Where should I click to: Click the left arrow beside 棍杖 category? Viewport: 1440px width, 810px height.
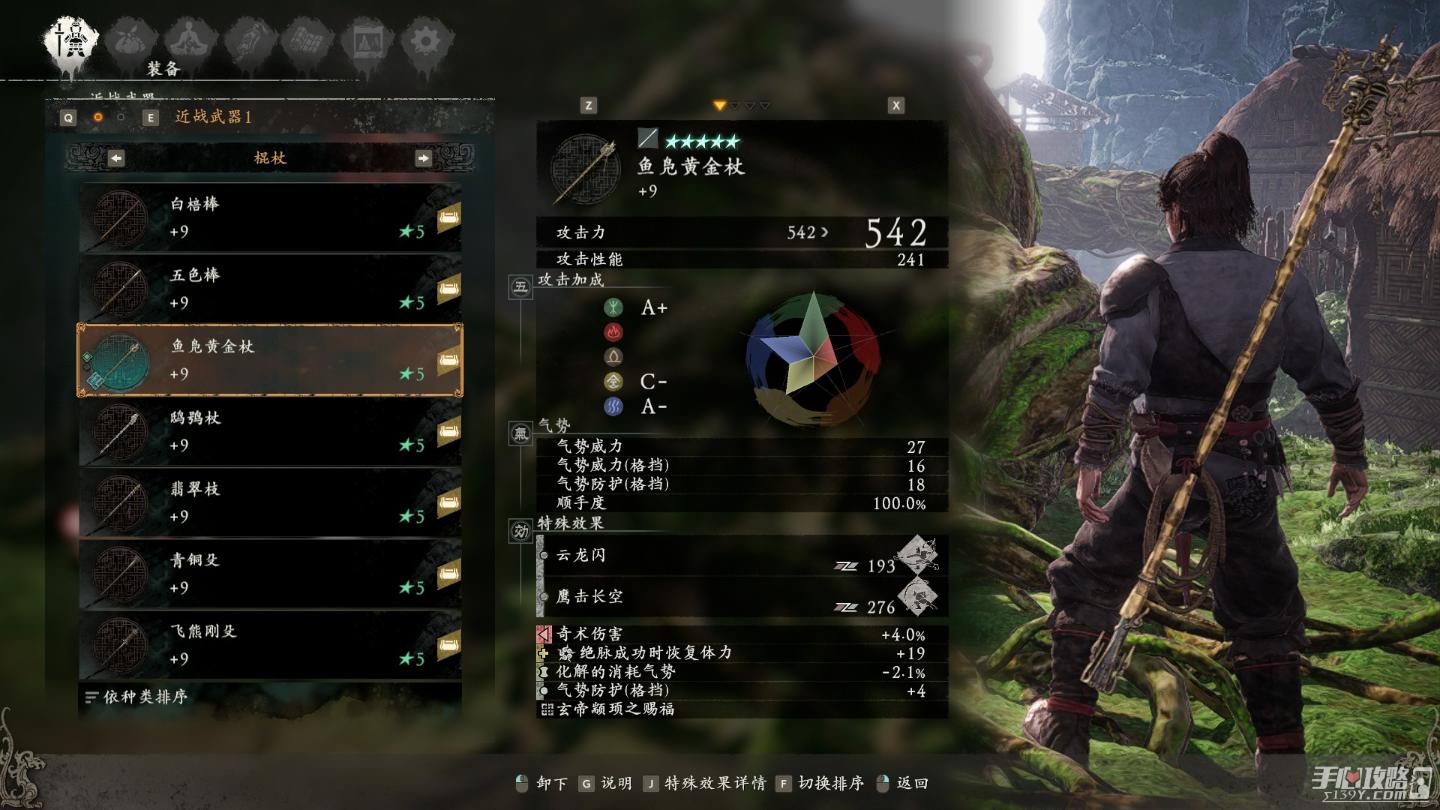point(116,158)
